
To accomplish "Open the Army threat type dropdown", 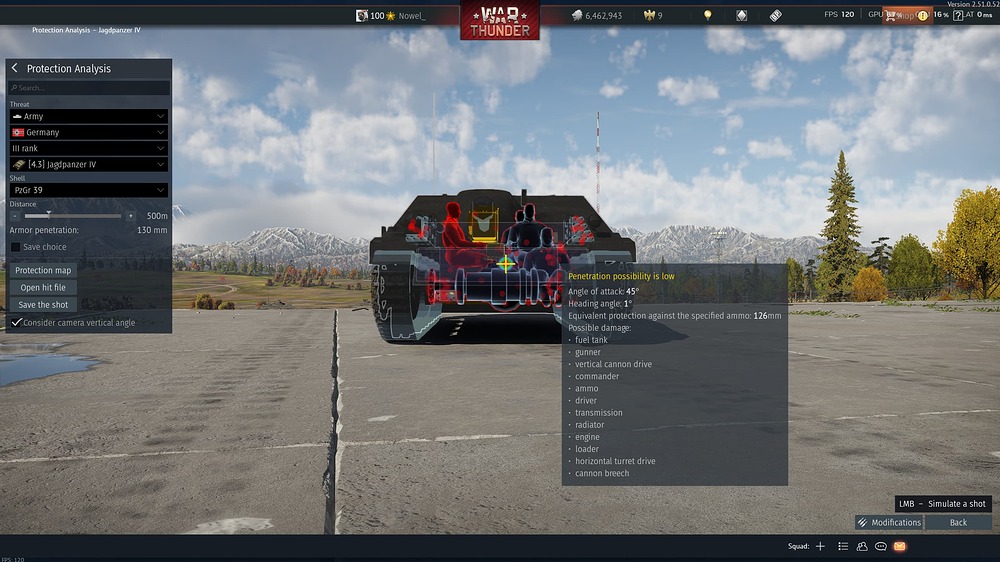I will coord(88,116).
